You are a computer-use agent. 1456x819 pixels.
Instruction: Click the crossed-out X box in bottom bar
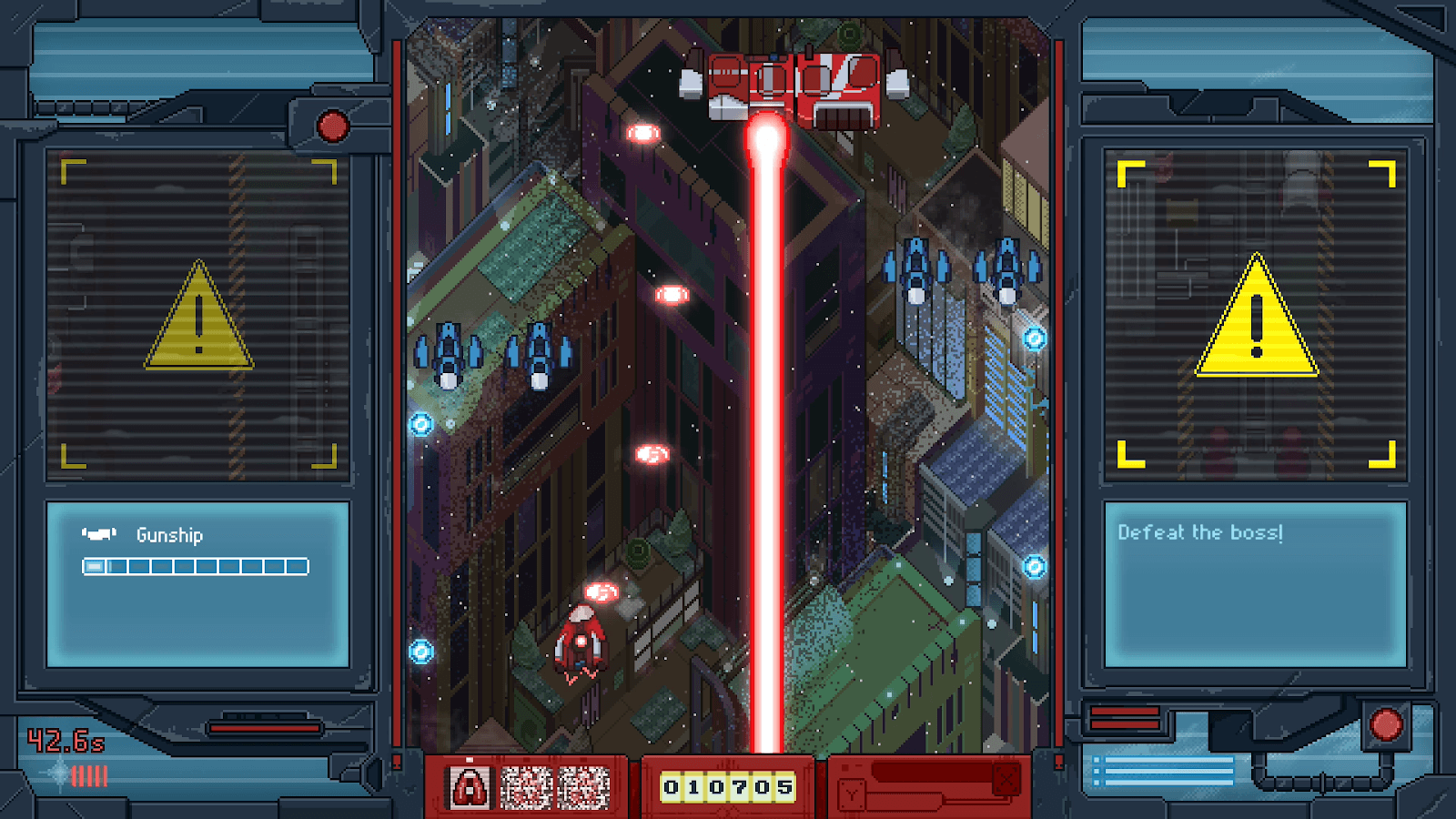pyautogui.click(x=1006, y=780)
